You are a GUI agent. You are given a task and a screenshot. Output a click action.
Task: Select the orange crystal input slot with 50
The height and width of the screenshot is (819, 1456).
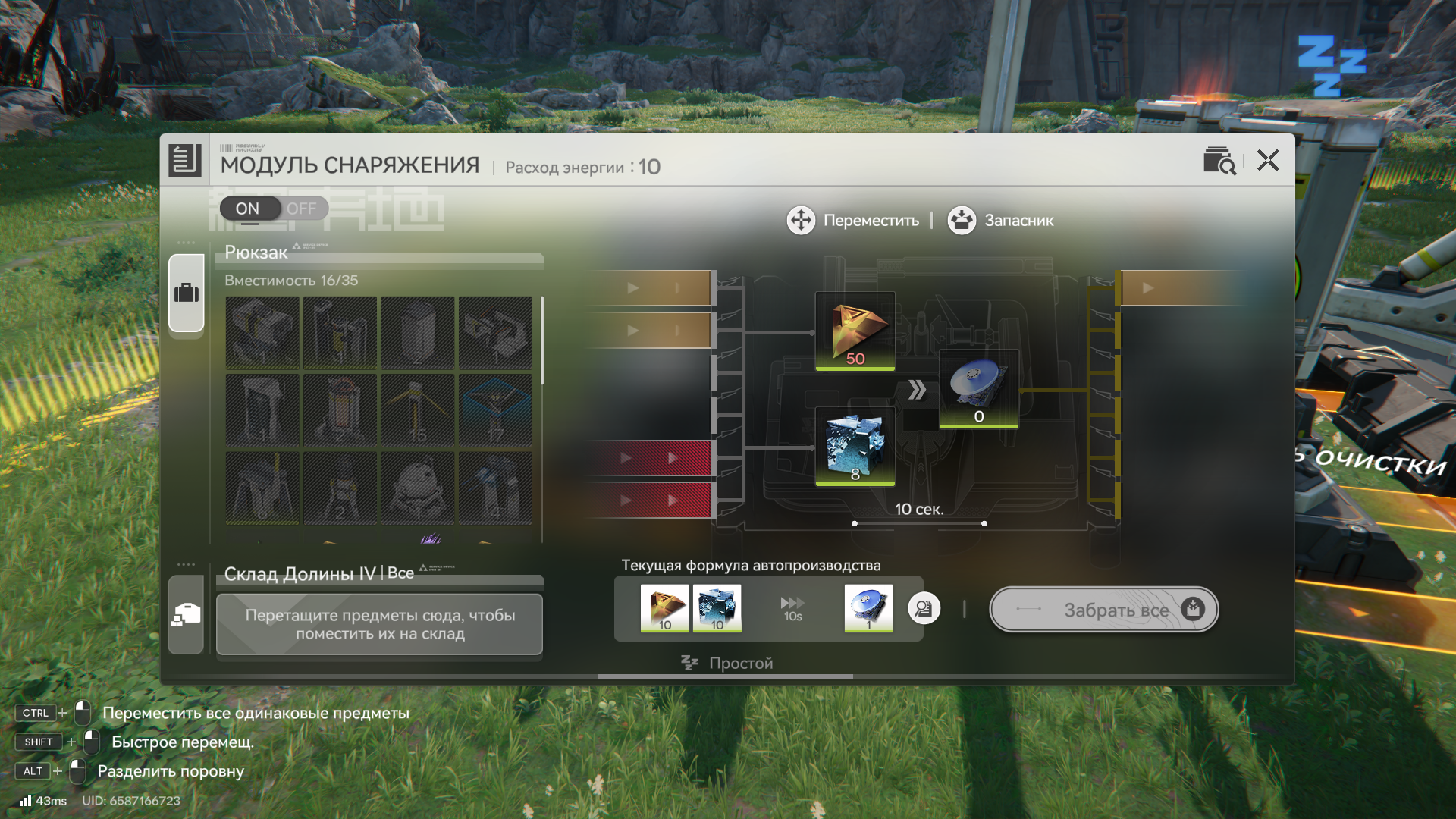point(855,331)
